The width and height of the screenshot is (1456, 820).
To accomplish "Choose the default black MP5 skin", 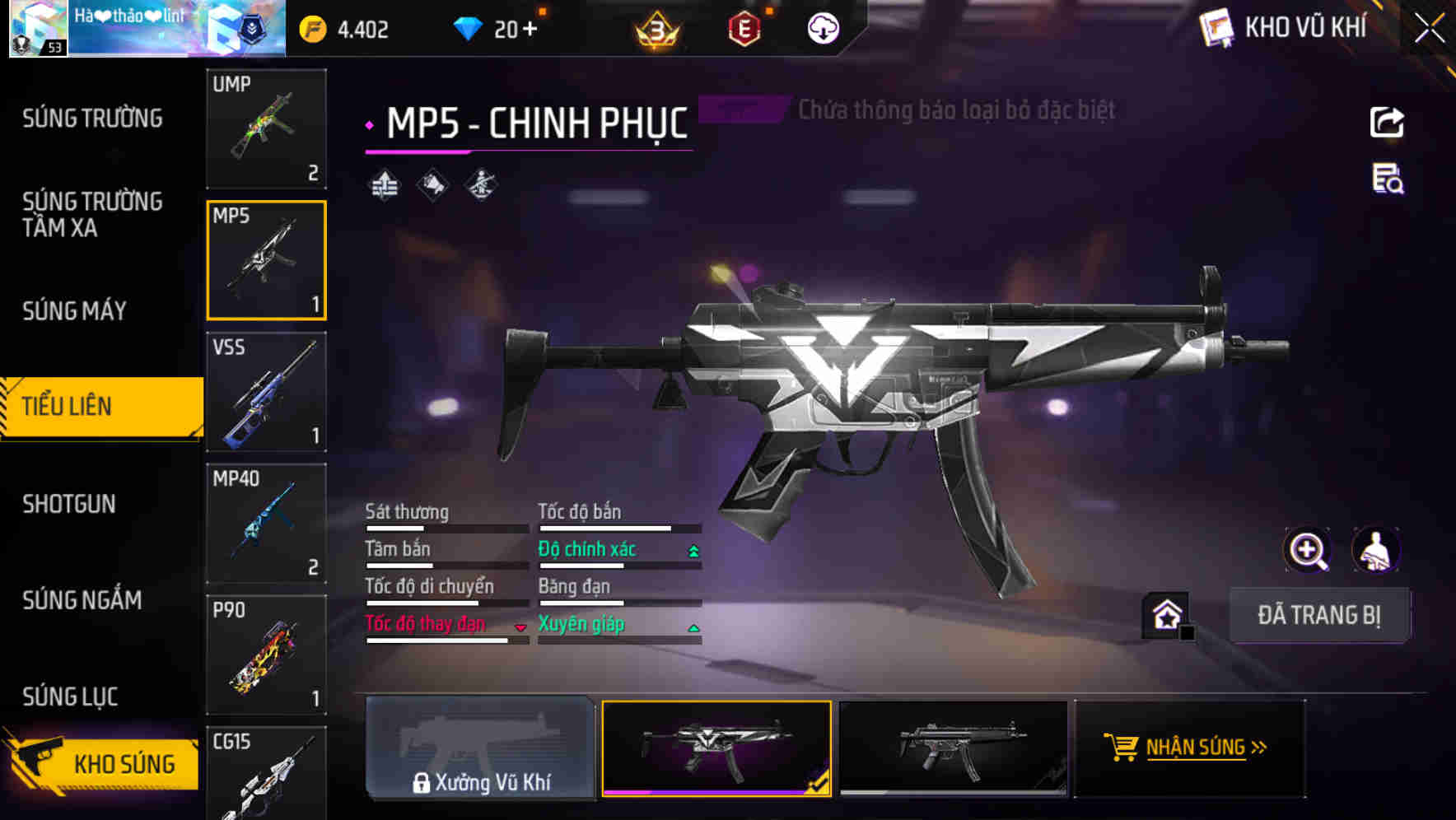I will pyautogui.click(x=953, y=748).
